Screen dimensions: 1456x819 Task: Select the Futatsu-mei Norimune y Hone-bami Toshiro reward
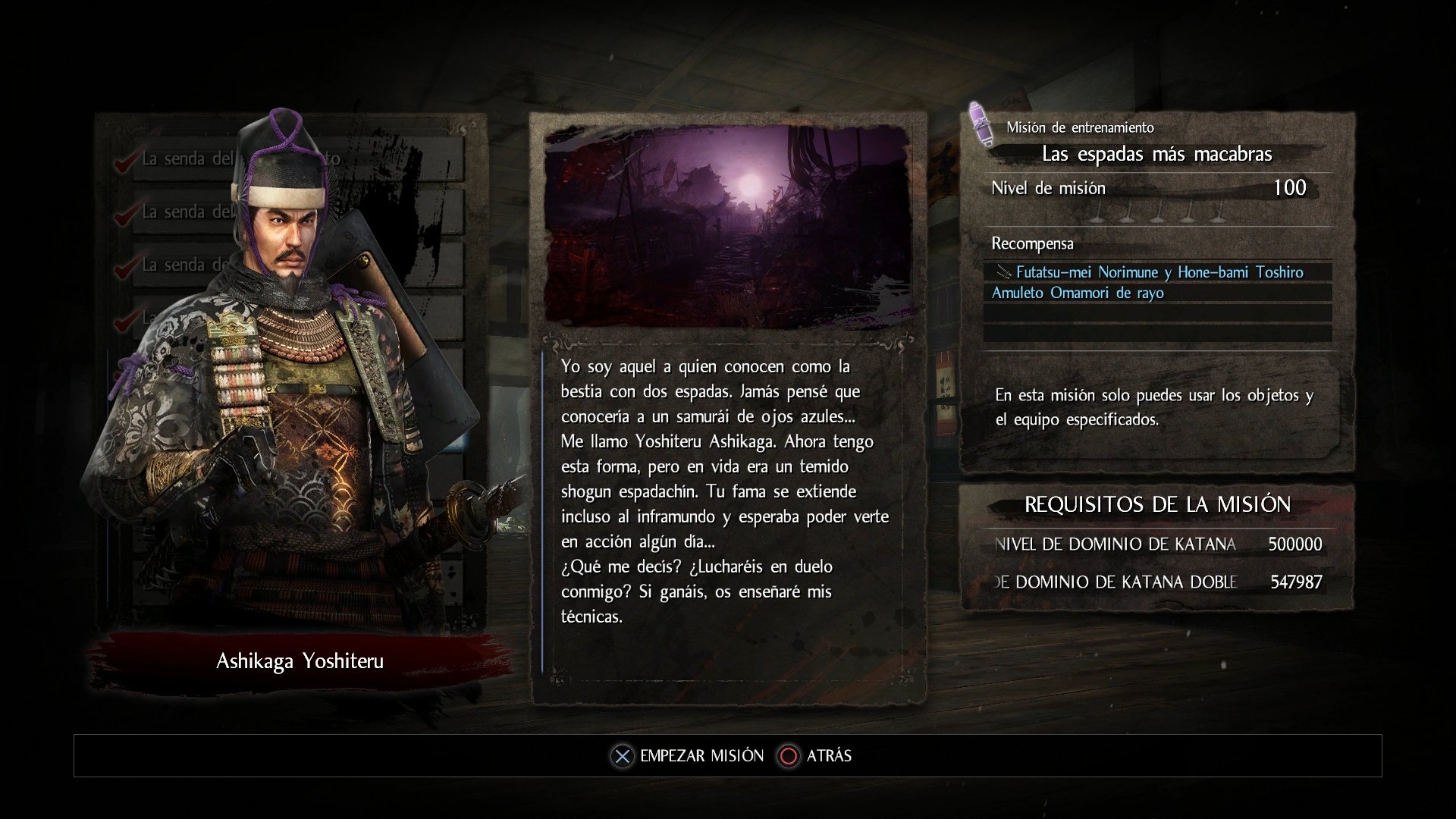click(1158, 272)
